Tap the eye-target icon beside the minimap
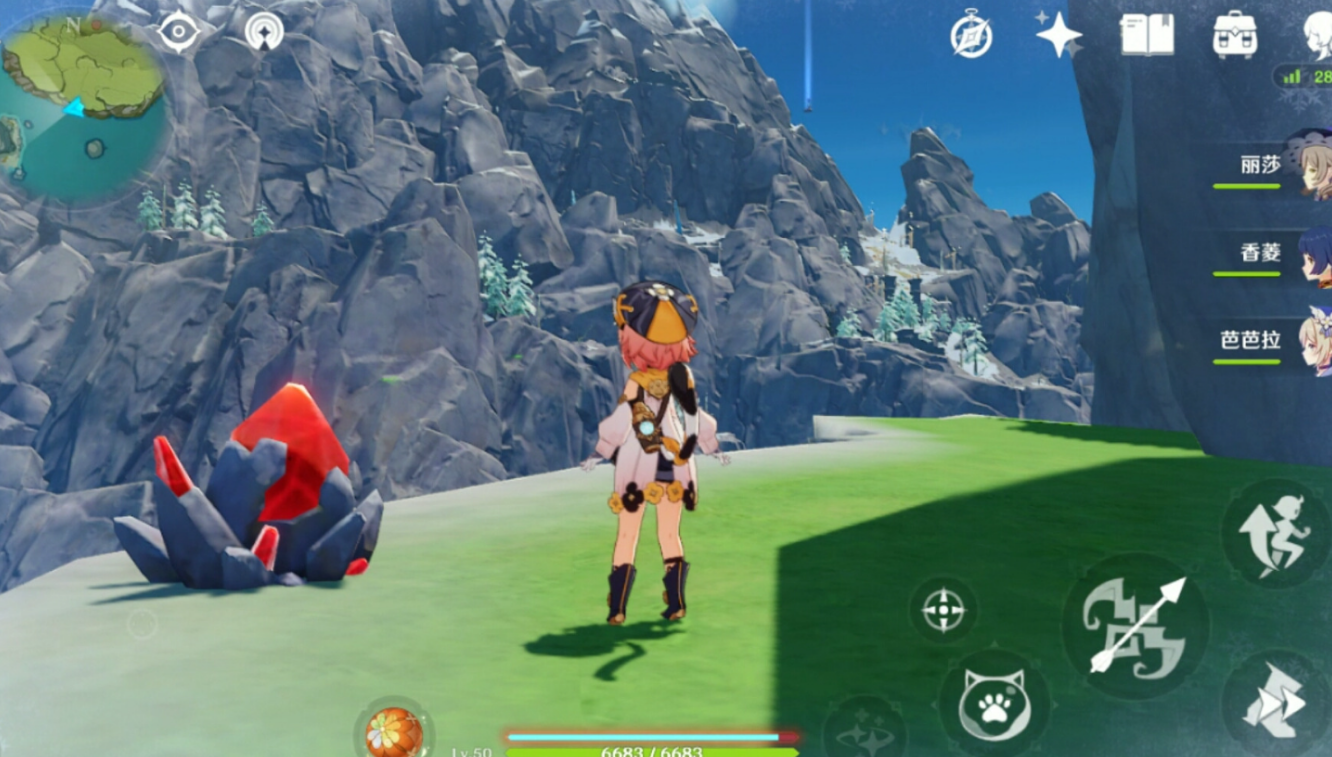1332x757 pixels. [x=179, y=32]
